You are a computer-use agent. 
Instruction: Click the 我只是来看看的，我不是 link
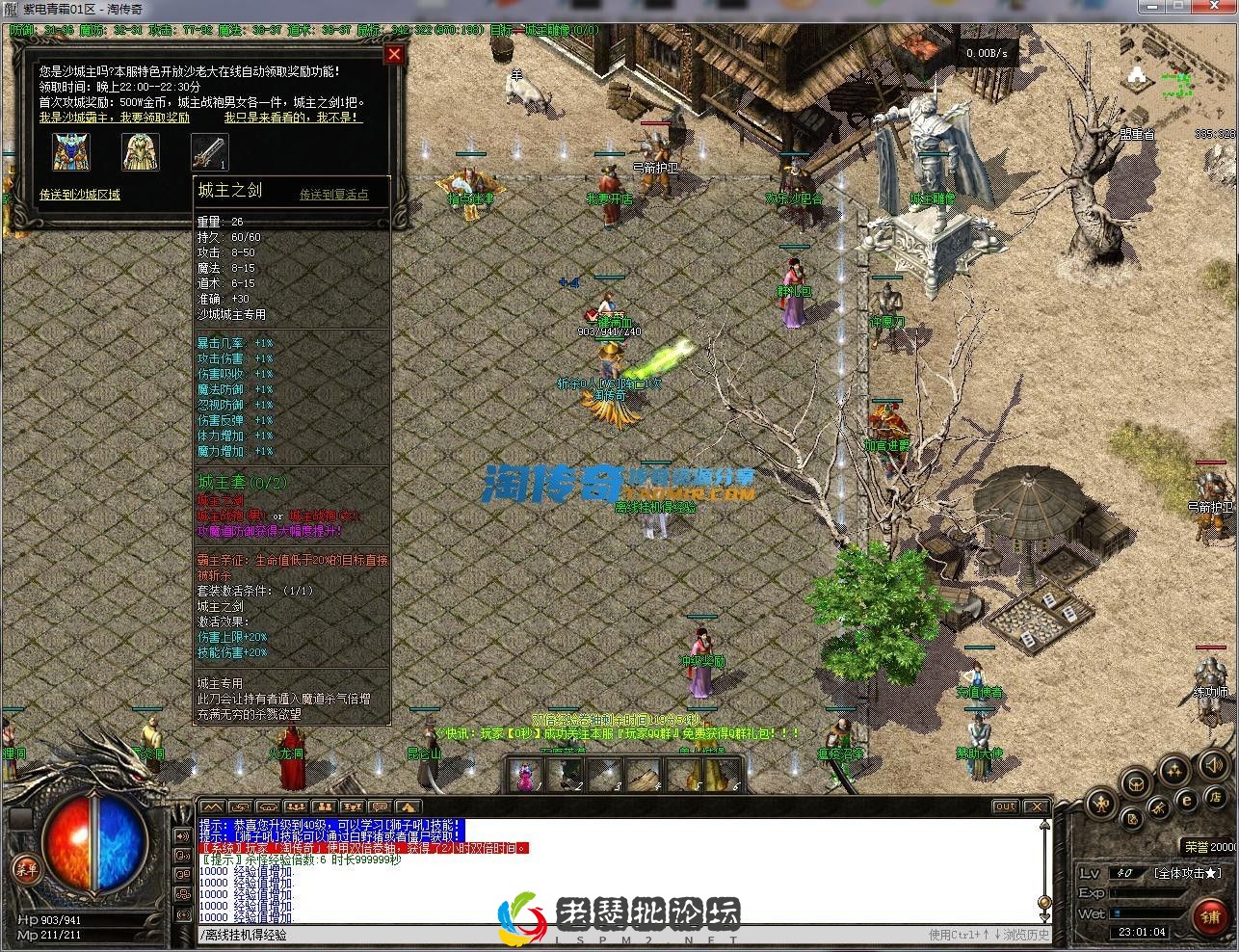290,118
